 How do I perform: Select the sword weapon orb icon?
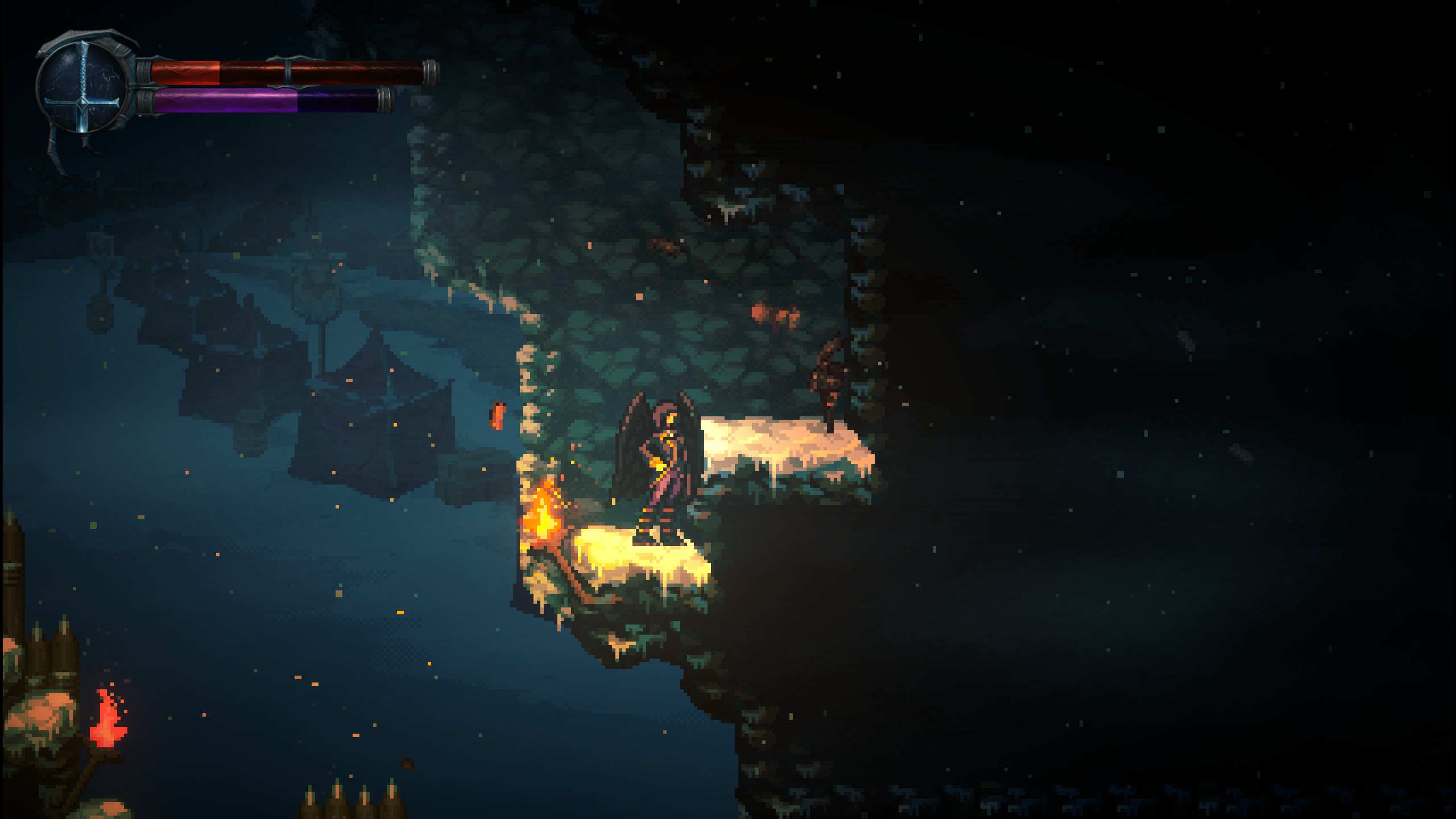83,88
